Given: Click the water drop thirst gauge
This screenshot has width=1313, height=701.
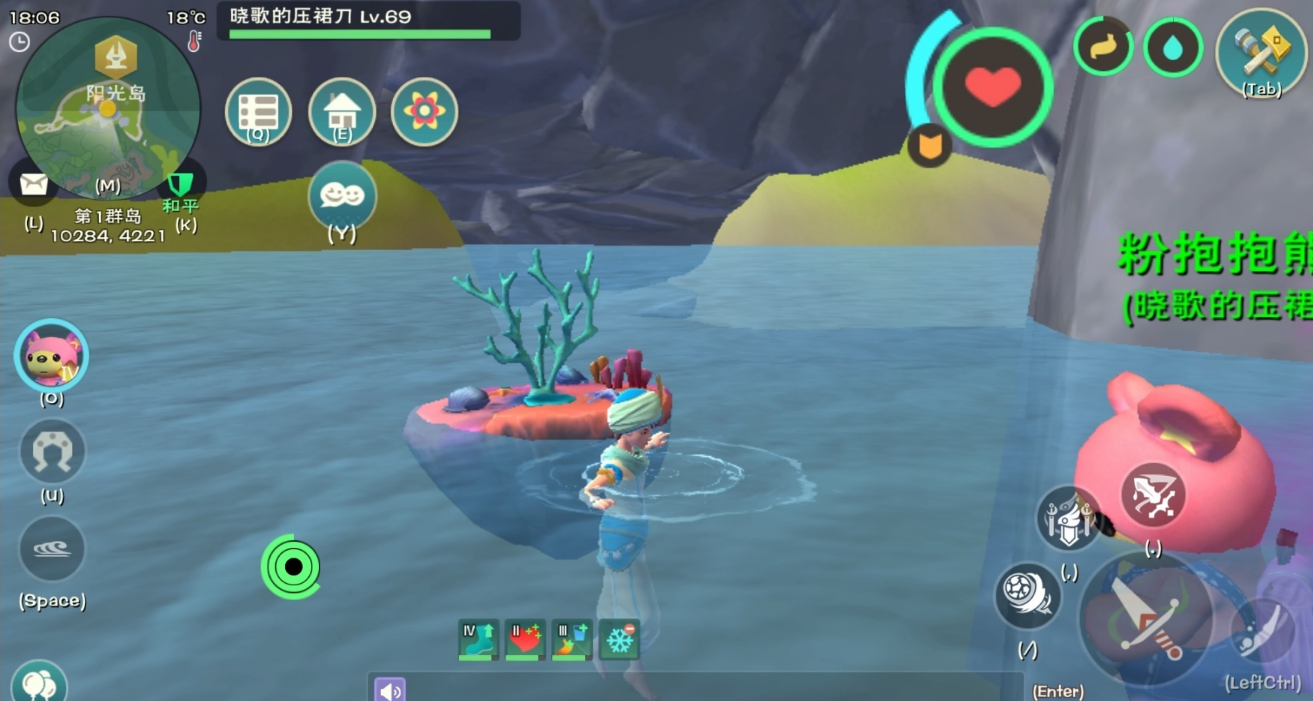Looking at the screenshot, I should pyautogui.click(x=1173, y=47).
